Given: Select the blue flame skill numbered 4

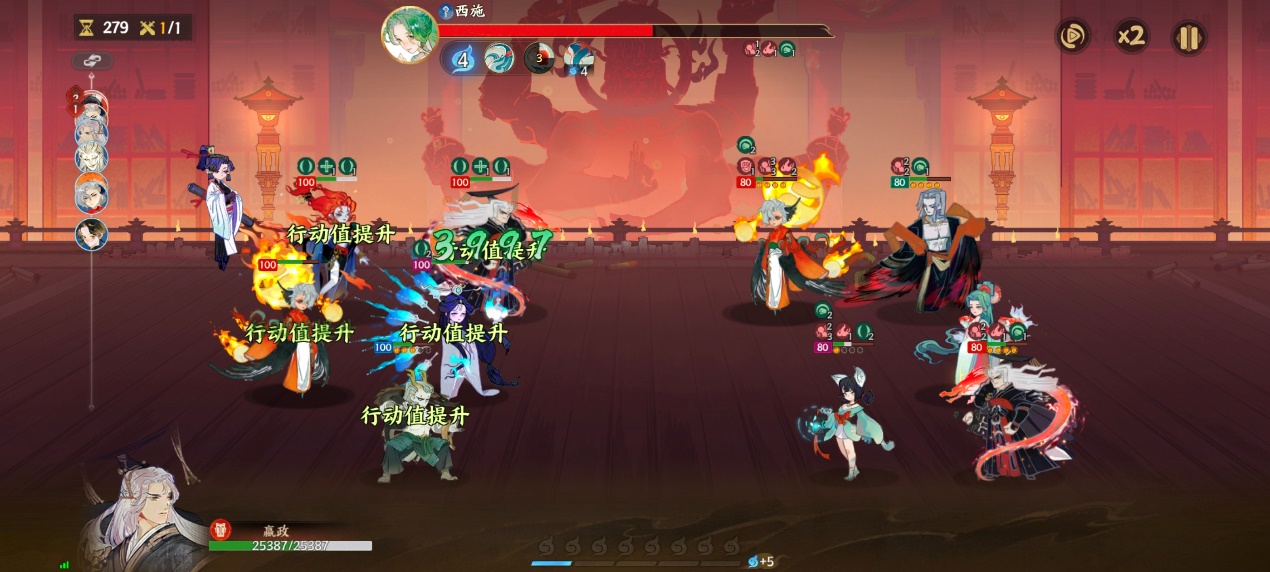Looking at the screenshot, I should pos(462,59).
